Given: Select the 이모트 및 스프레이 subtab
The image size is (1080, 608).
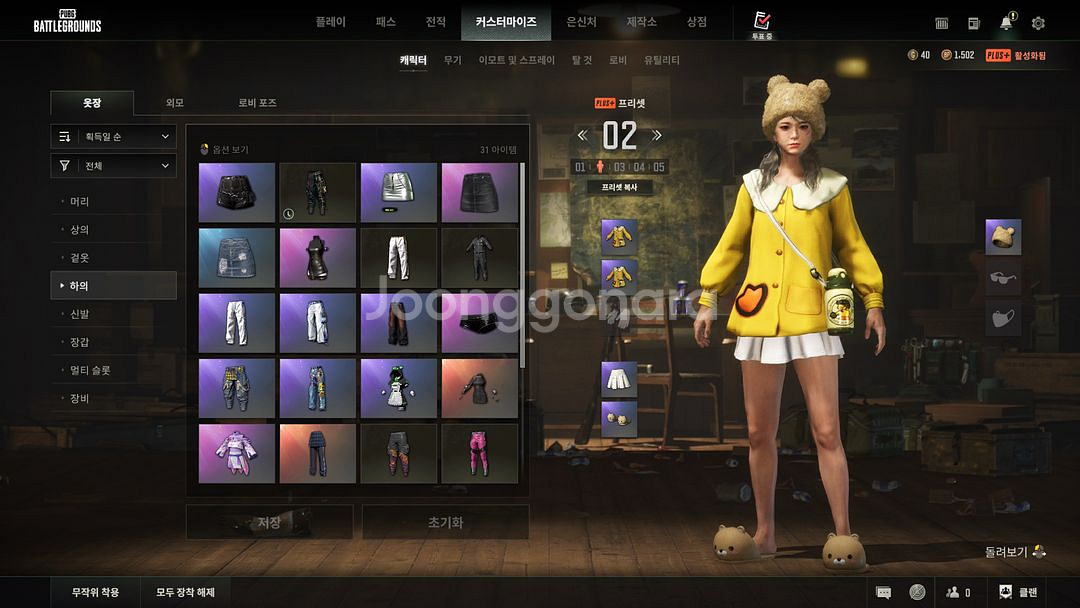Looking at the screenshot, I should [516, 60].
